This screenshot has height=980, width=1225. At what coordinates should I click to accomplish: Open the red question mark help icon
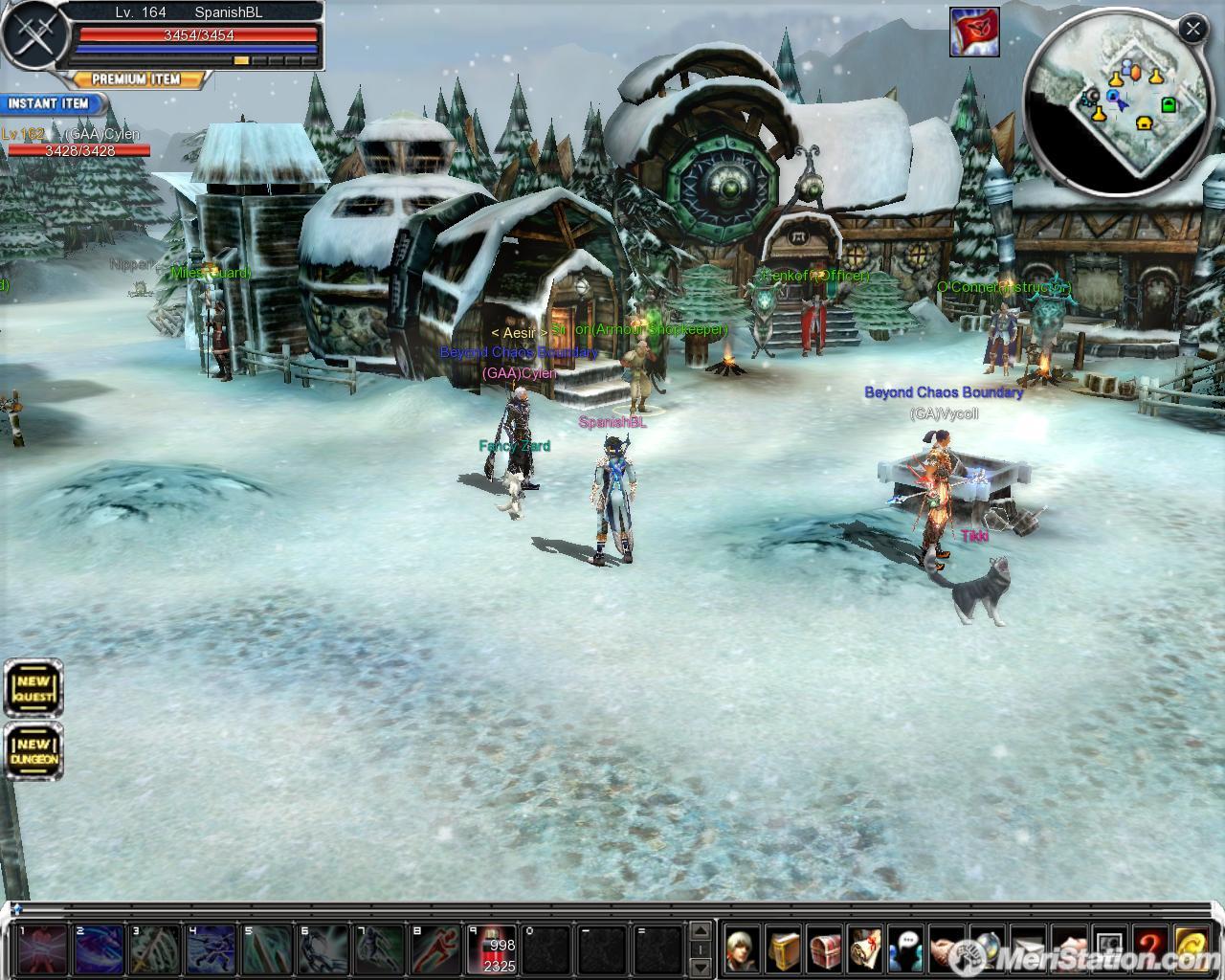point(1150,948)
